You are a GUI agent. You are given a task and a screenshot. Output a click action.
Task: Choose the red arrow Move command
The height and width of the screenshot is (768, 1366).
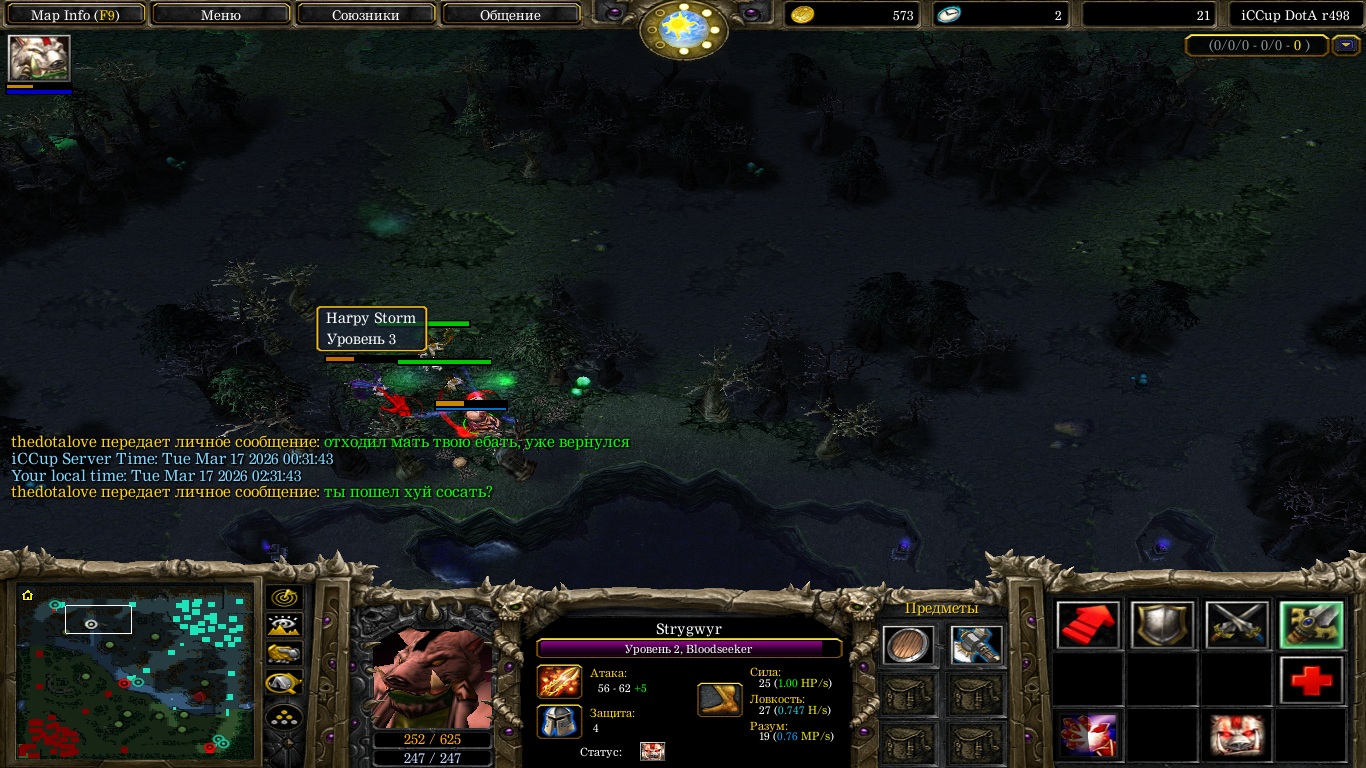(1089, 626)
